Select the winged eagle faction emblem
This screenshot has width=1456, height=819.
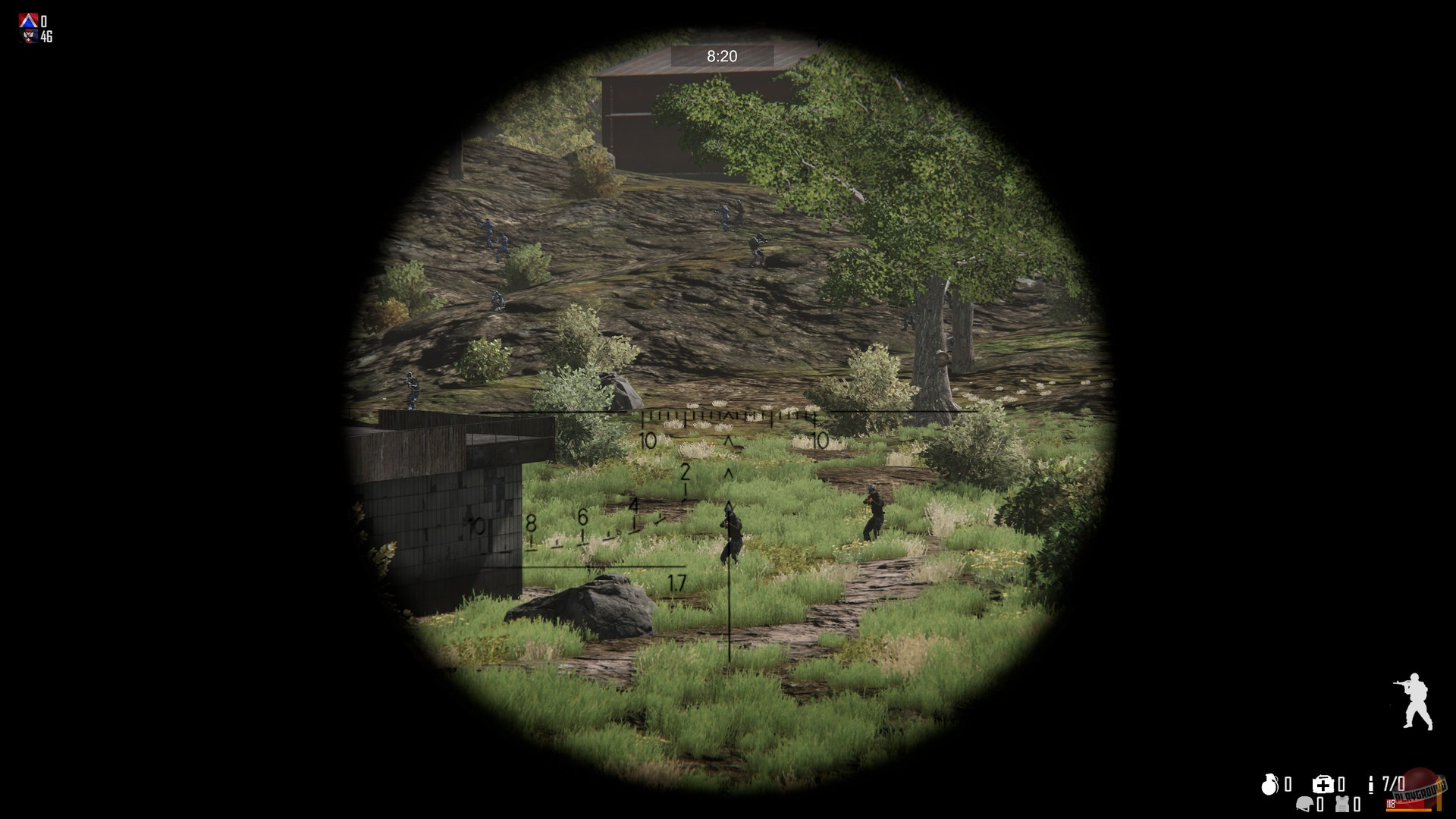click(28, 36)
